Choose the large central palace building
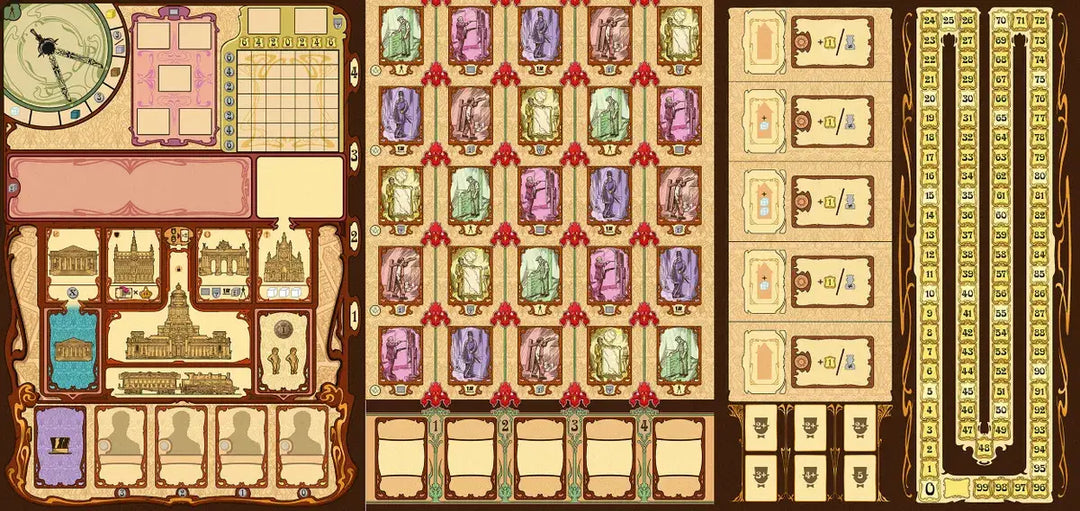Image resolution: width=1080 pixels, height=511 pixels. pos(177,326)
